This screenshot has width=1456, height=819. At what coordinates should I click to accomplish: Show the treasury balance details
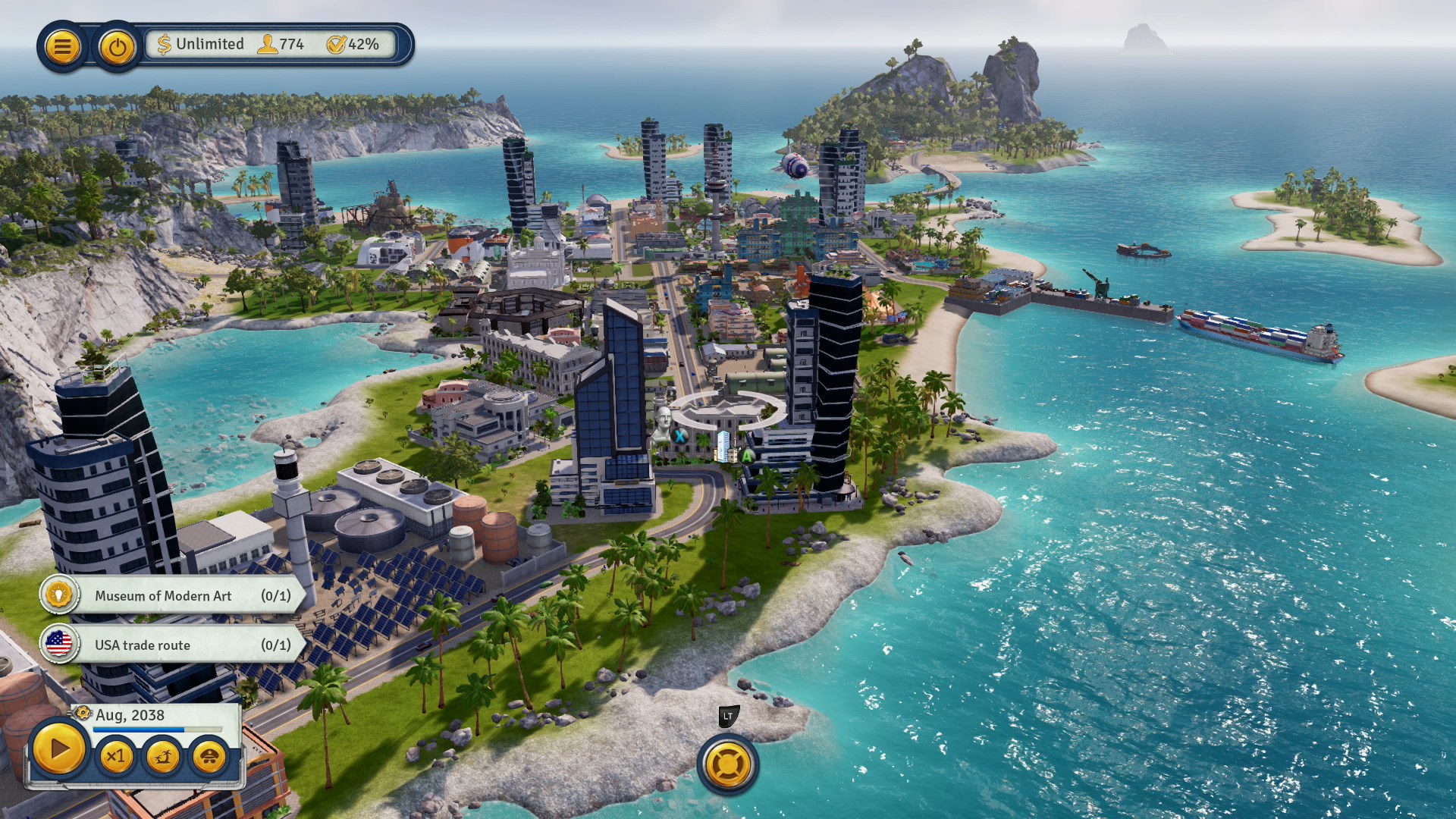coord(201,44)
